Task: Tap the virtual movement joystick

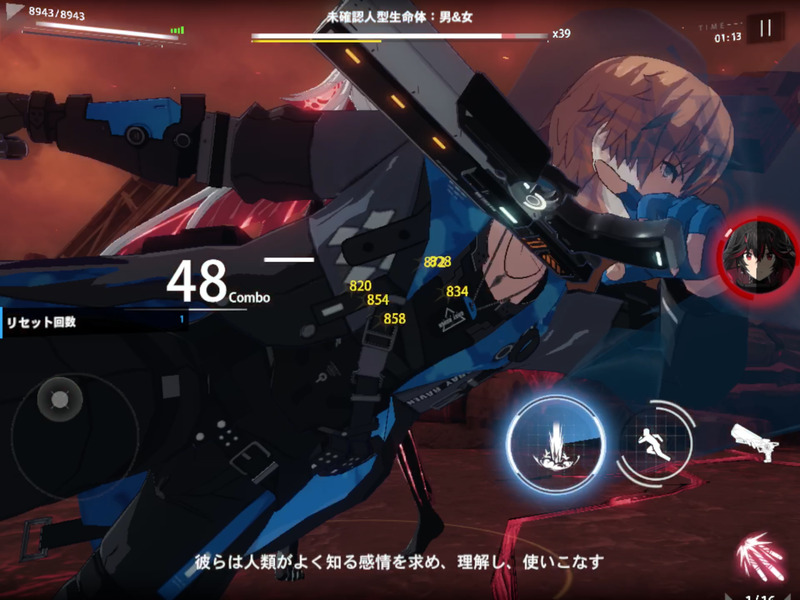Action: tap(62, 400)
